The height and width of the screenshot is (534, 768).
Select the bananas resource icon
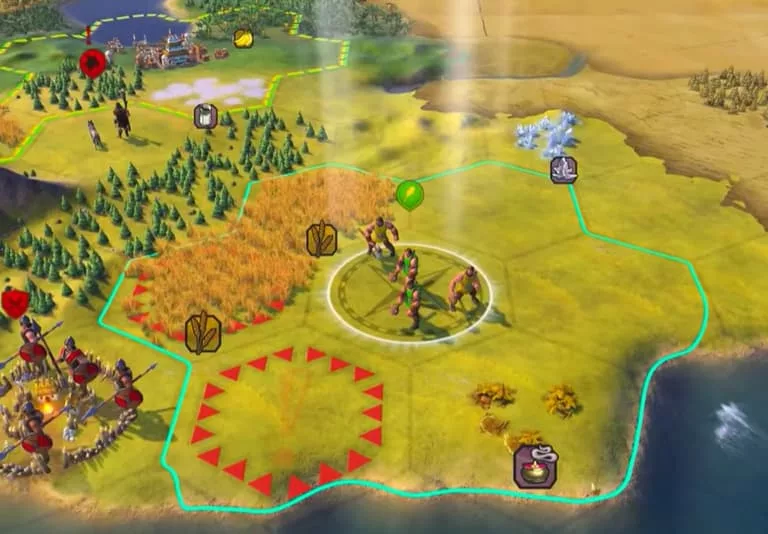(x=243, y=38)
